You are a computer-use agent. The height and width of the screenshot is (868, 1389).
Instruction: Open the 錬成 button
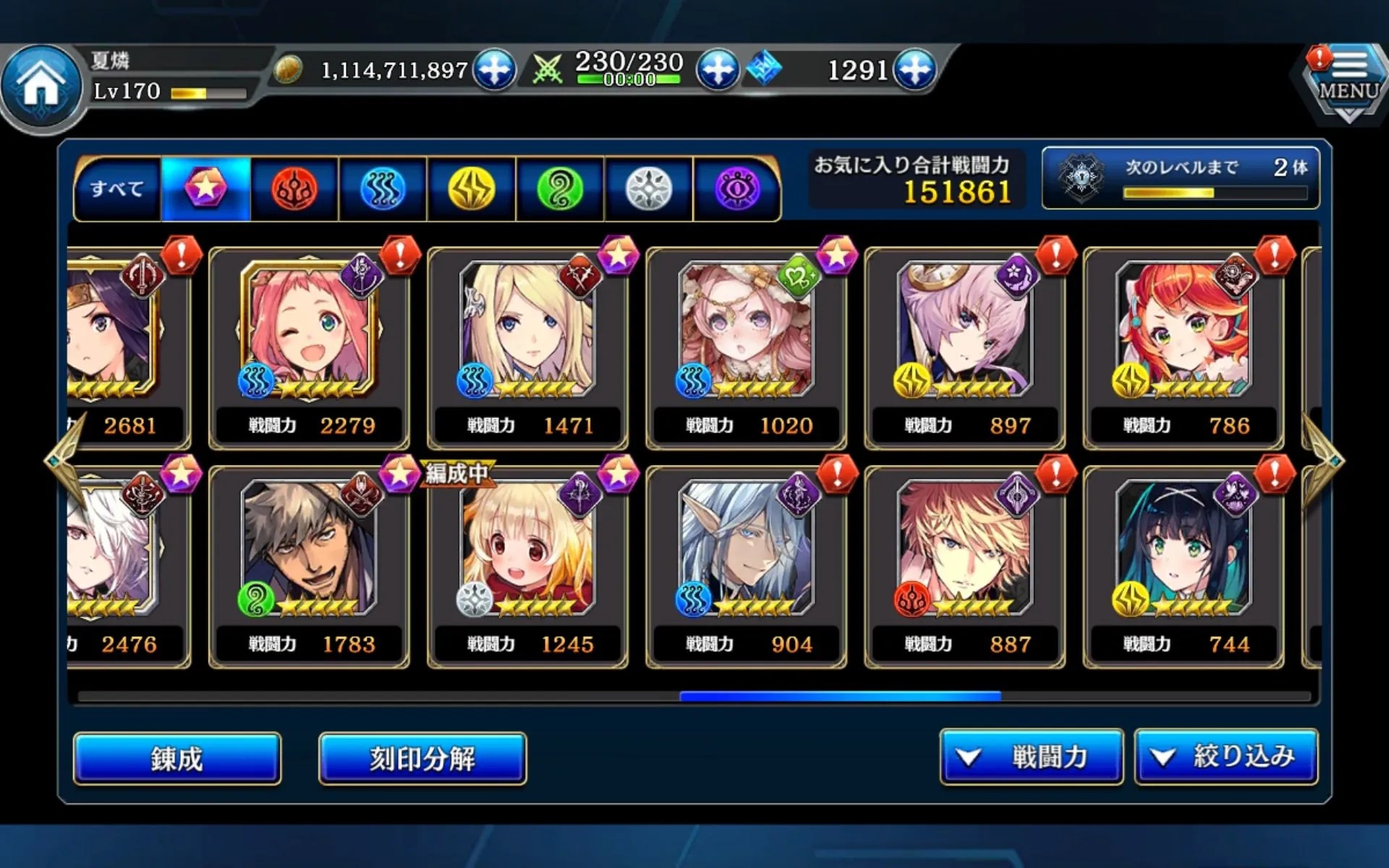tap(177, 758)
